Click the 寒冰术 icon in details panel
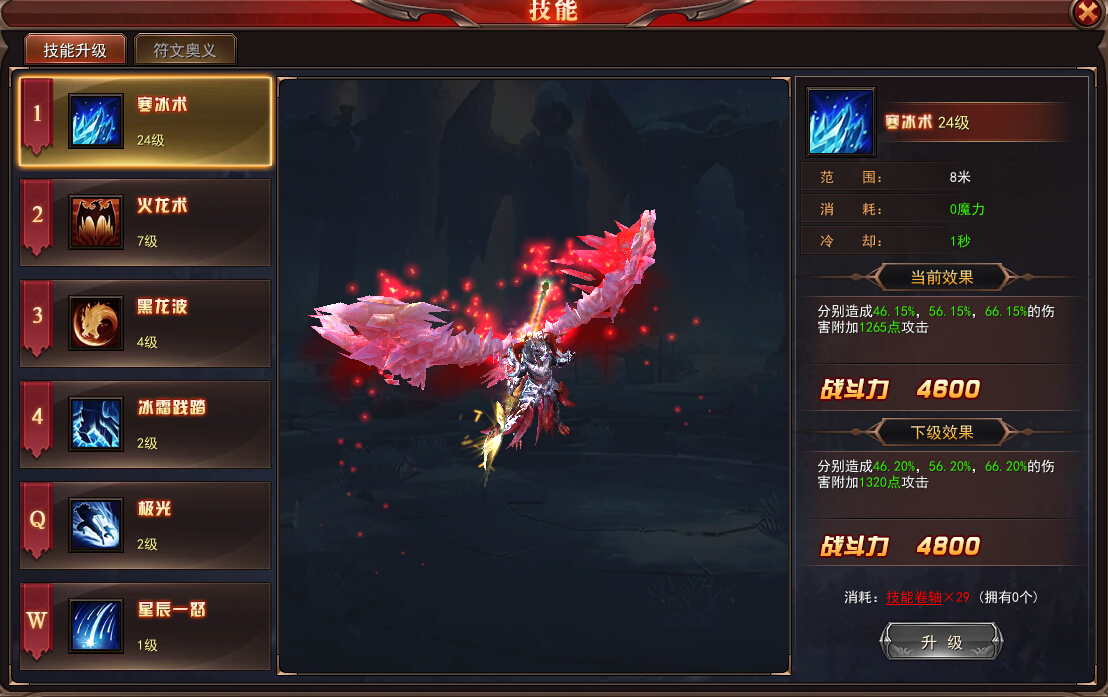This screenshot has height=697, width=1108. pyautogui.click(x=841, y=122)
